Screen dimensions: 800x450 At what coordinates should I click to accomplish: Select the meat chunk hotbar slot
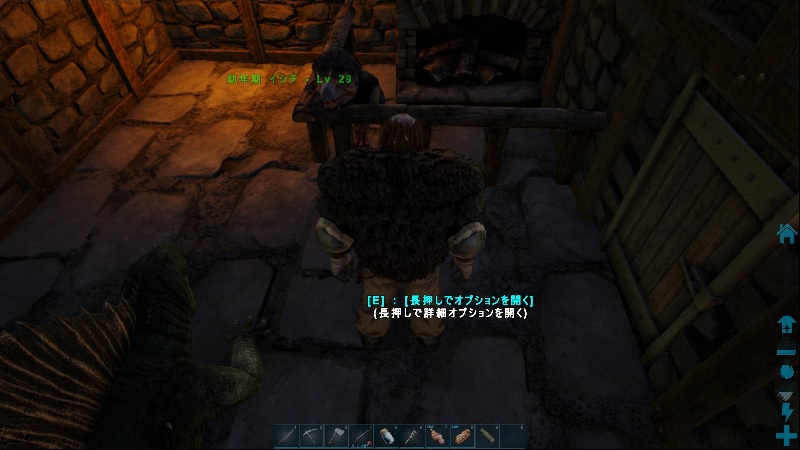(437, 436)
